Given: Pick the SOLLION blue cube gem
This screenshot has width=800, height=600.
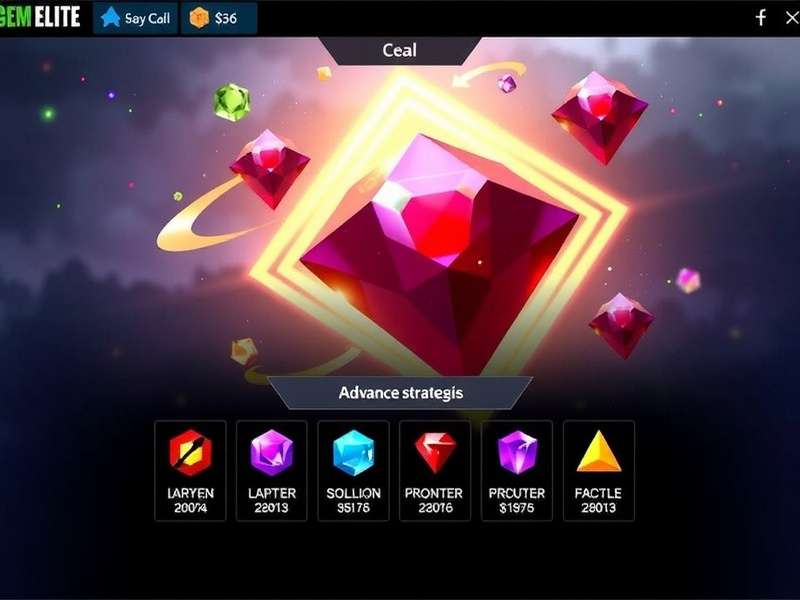Looking at the screenshot, I should (353, 470).
